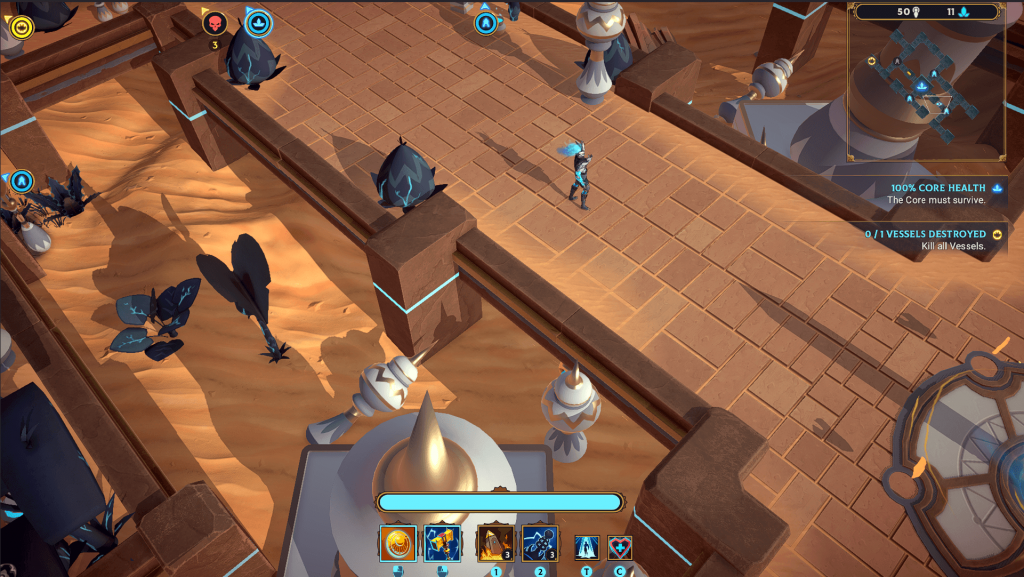The image size is (1024, 577).
Task: Activate the golden hammer ability
Action: coord(442,543)
